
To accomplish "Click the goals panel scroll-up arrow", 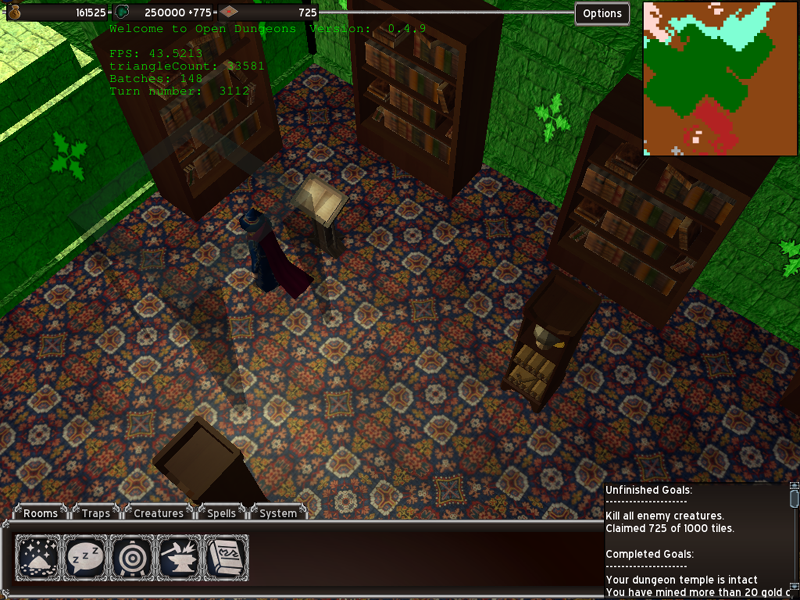I will (x=794, y=487).
